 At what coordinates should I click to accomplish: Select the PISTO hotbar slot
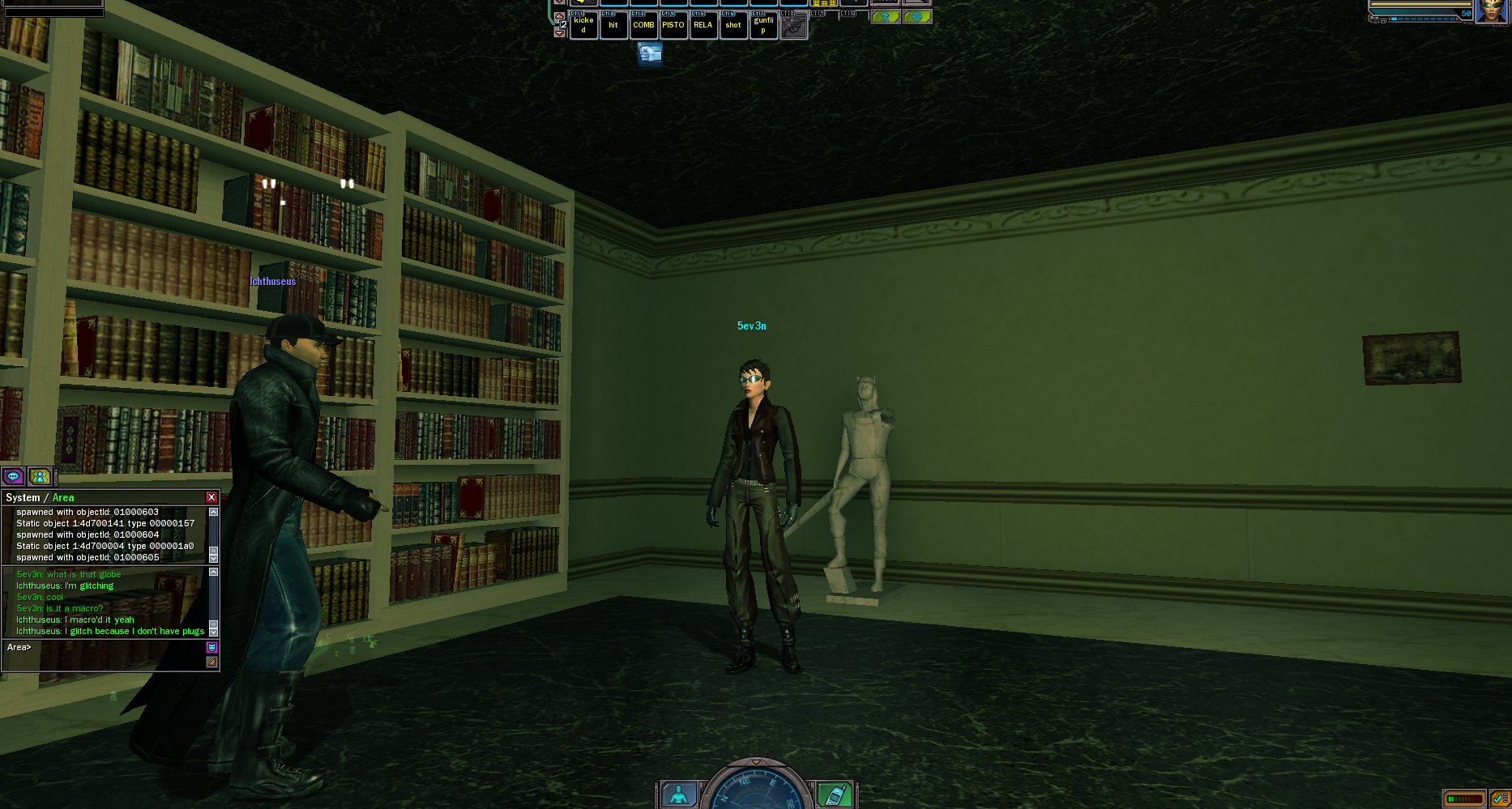673,25
